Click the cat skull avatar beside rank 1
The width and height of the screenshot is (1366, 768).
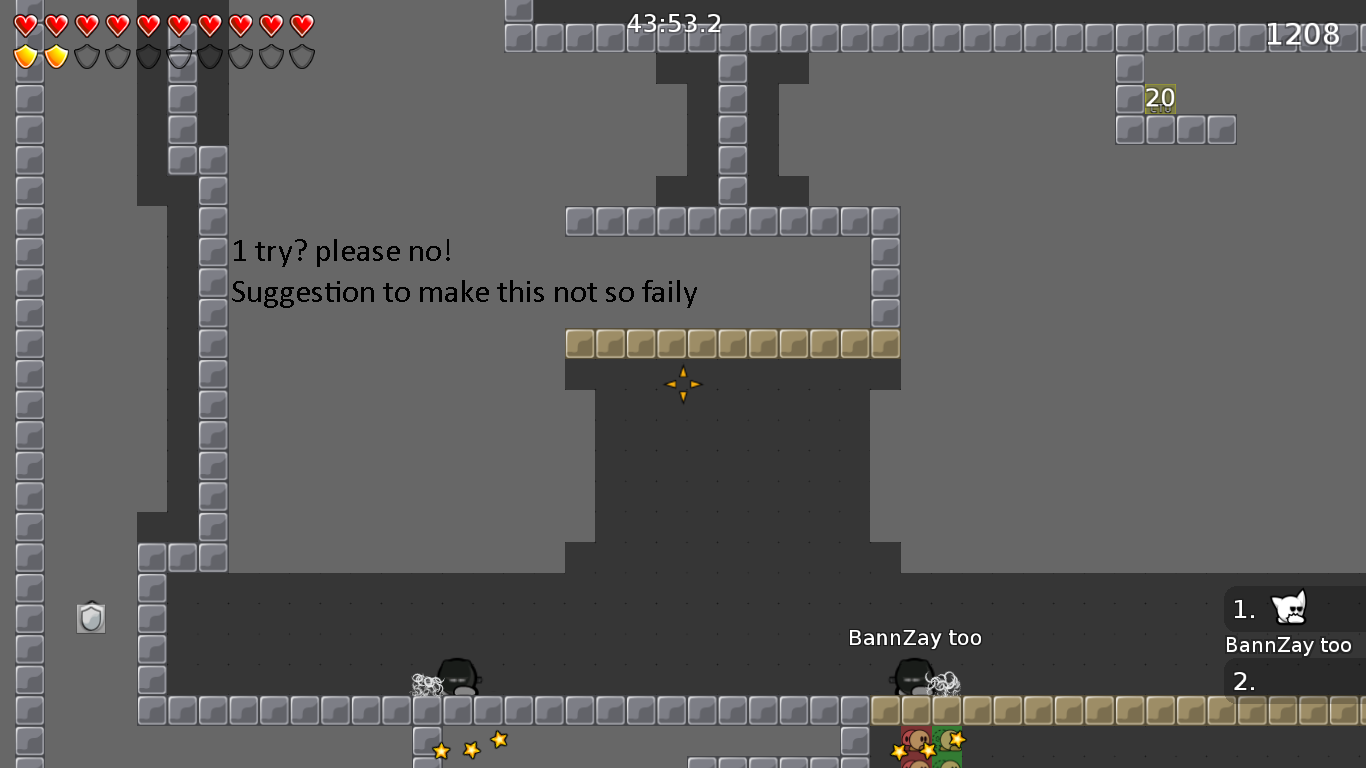point(1289,608)
